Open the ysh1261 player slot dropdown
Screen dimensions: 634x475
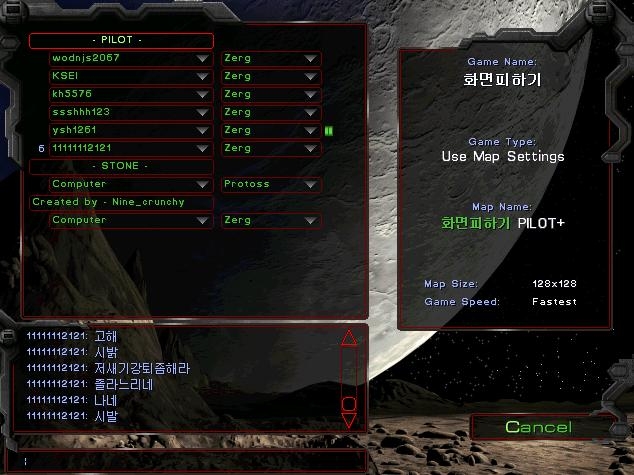pos(203,131)
